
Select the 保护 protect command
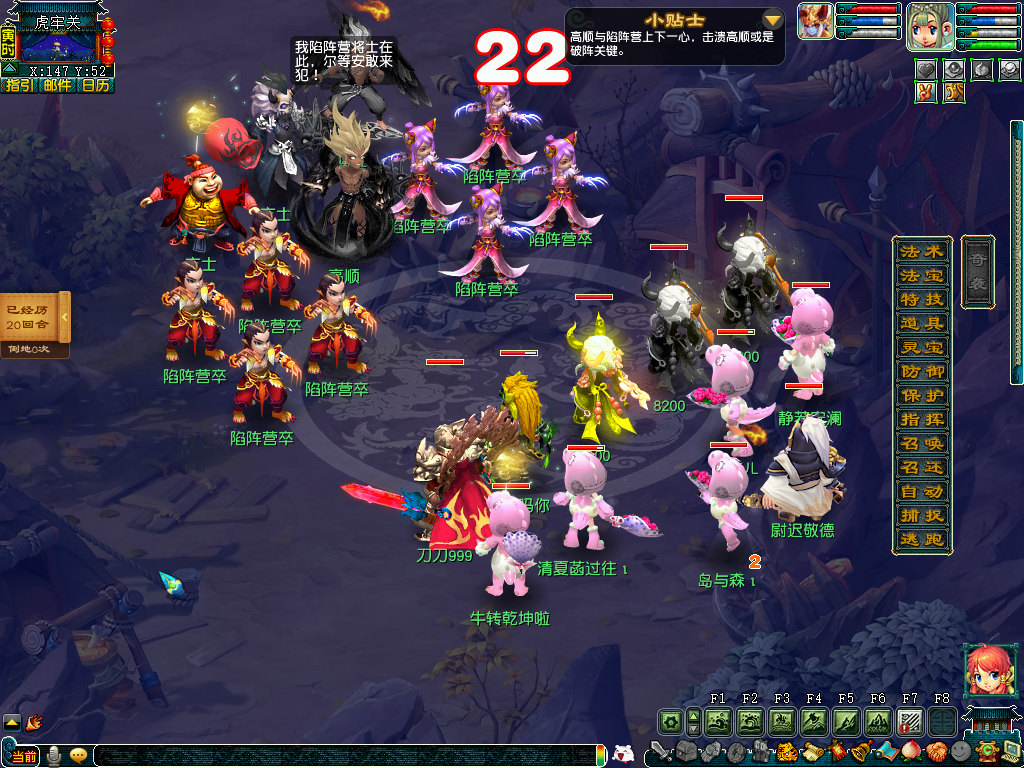908,395
